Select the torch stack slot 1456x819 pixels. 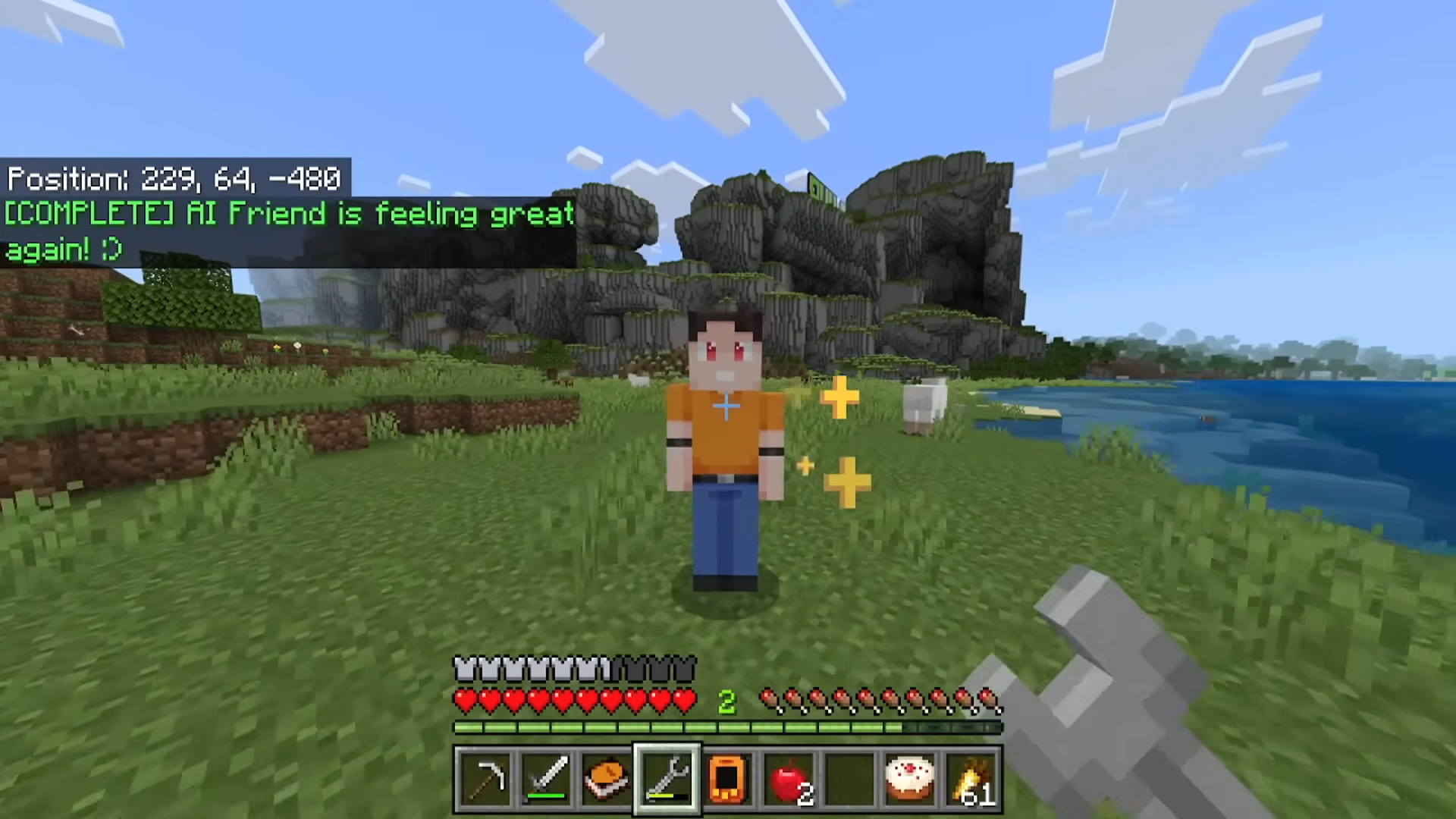click(971, 779)
